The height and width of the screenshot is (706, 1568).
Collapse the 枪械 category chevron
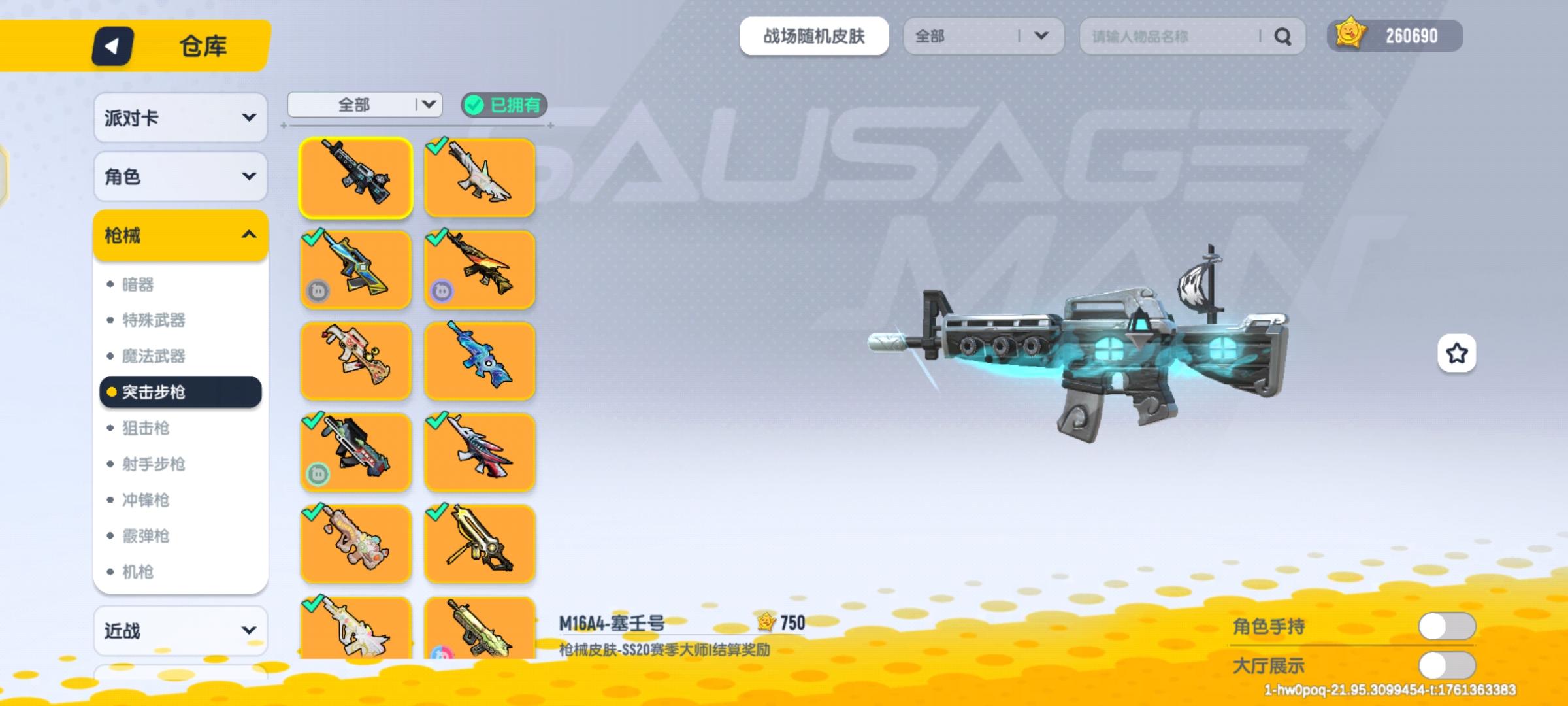[246, 235]
